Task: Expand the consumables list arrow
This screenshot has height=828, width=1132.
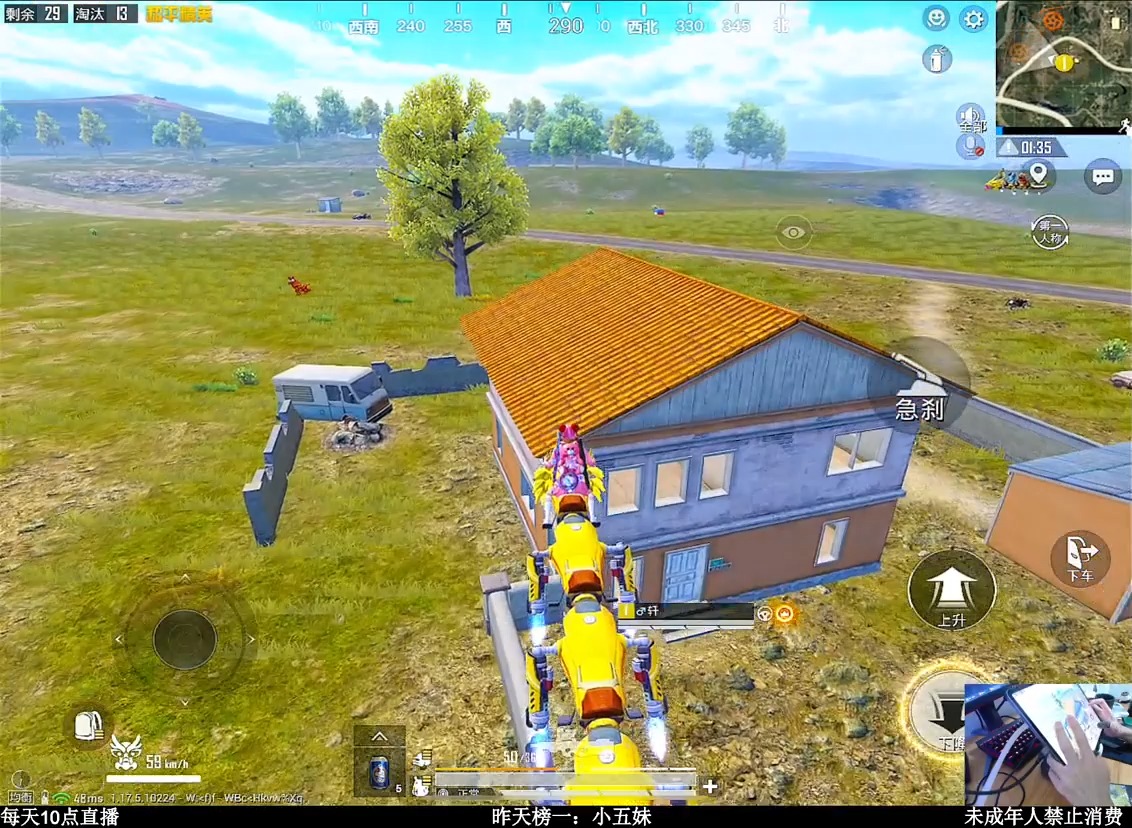Action: click(380, 737)
